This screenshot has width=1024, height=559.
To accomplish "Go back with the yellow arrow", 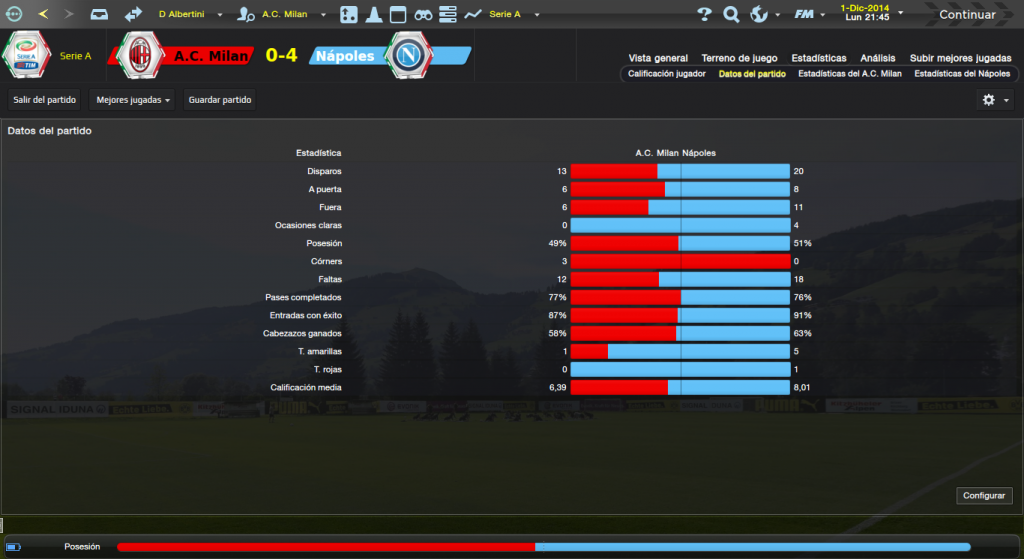I will pyautogui.click(x=43, y=14).
